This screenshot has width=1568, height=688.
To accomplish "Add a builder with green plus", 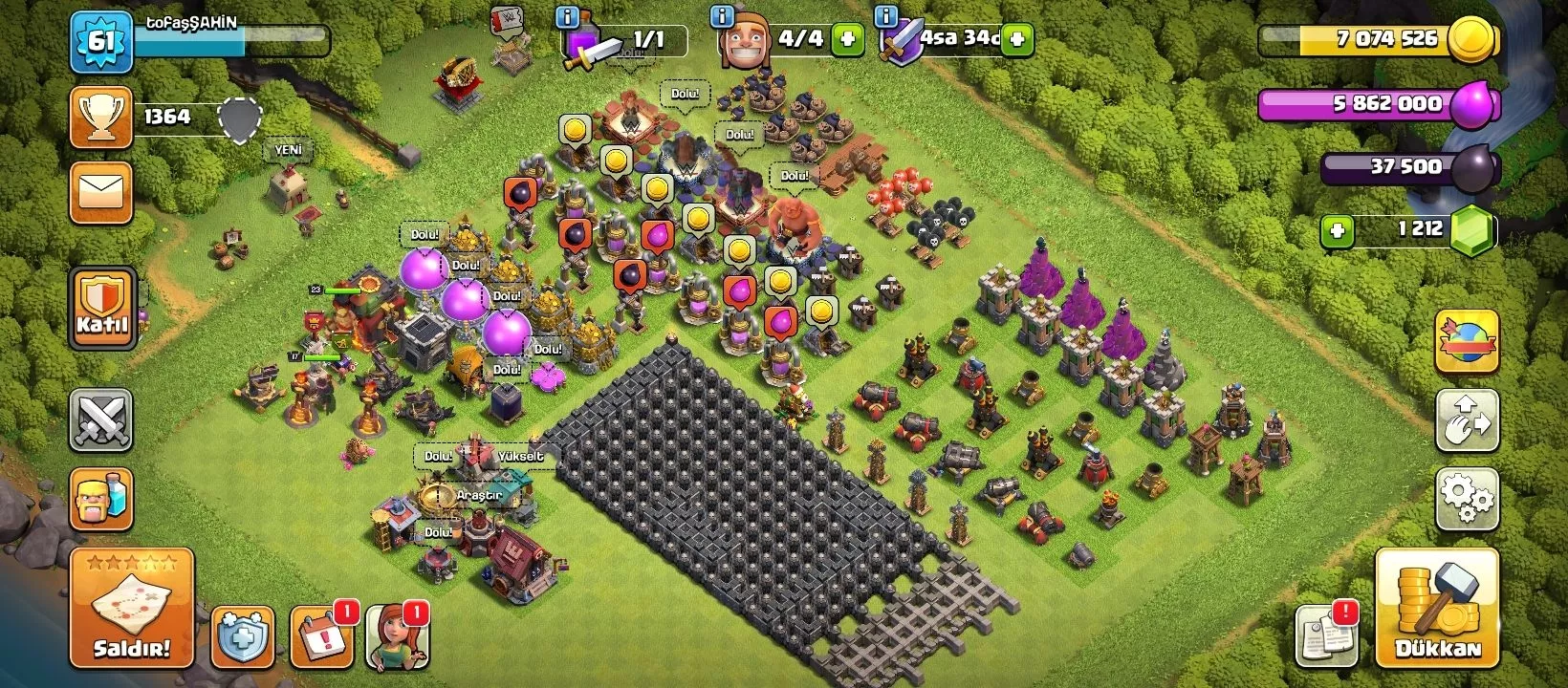I will click(846, 40).
